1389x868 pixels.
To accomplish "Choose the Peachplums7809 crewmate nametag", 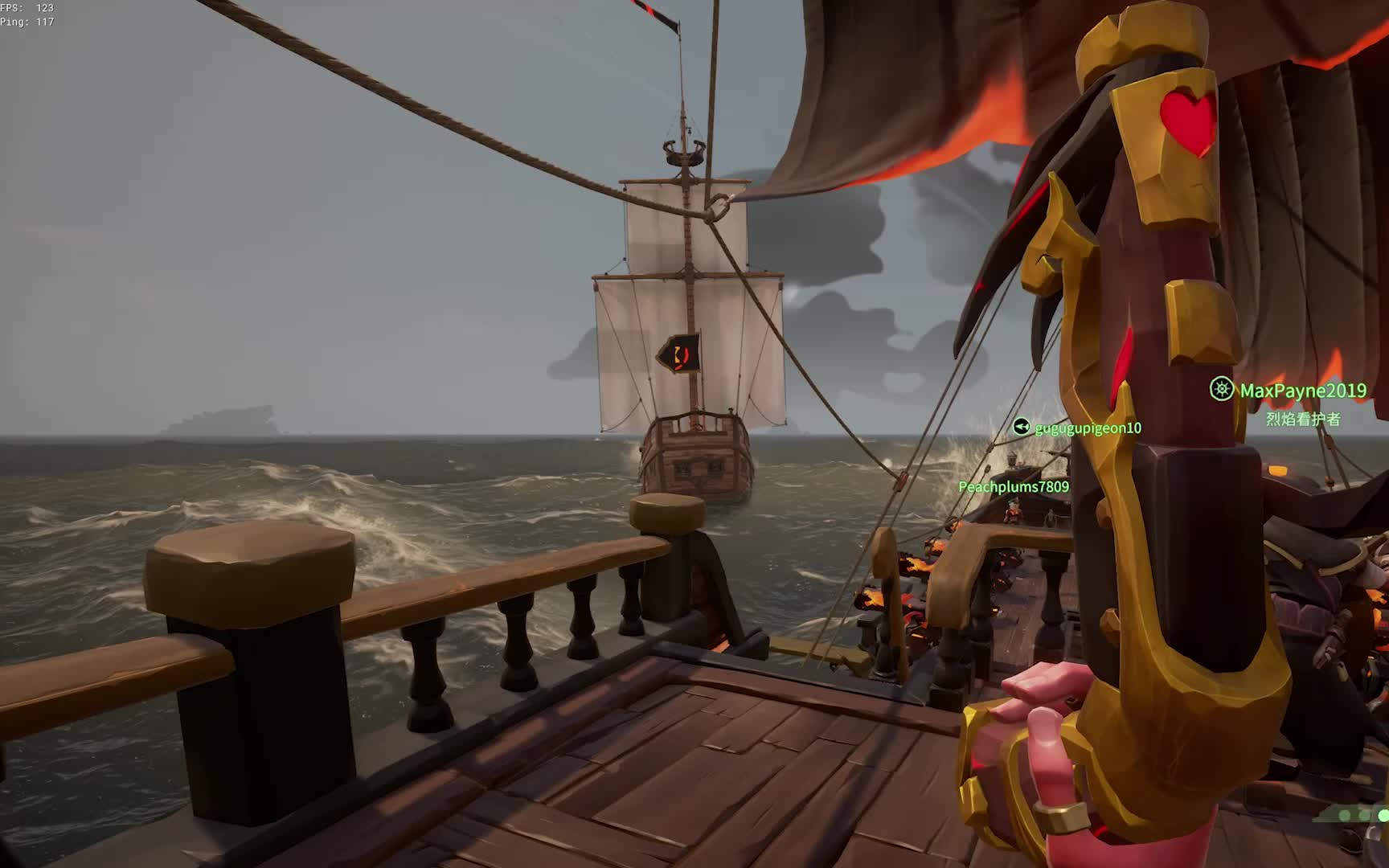I will point(1014,487).
